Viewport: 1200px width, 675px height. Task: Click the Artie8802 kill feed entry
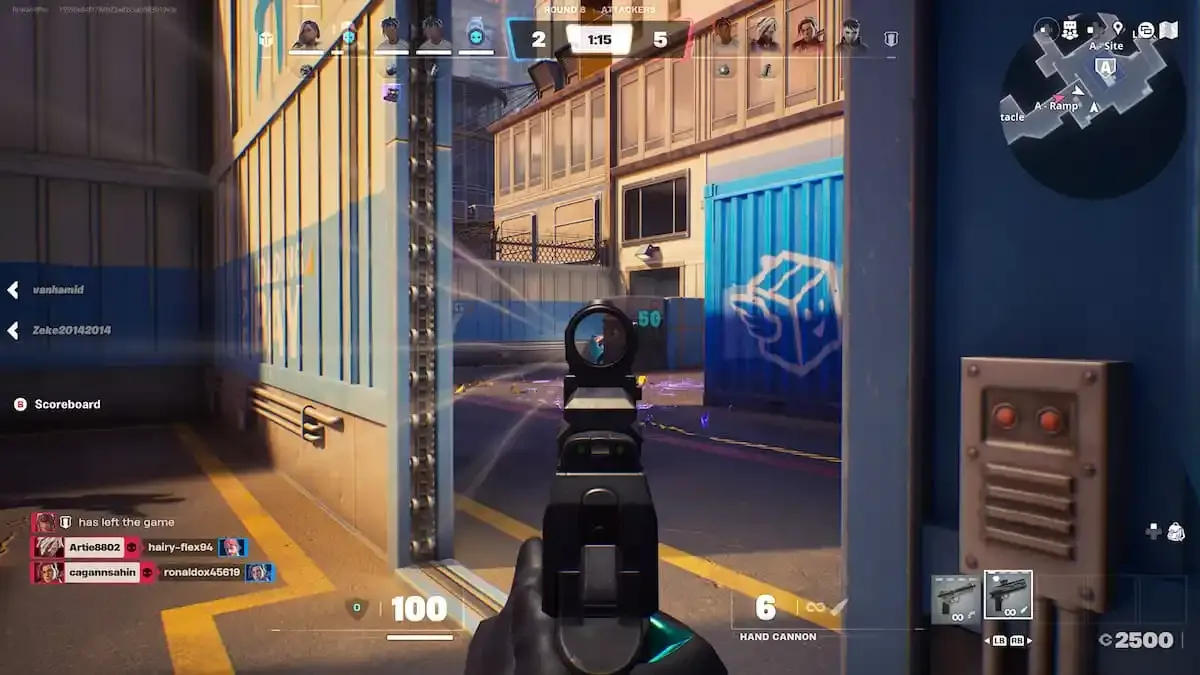tap(80, 547)
